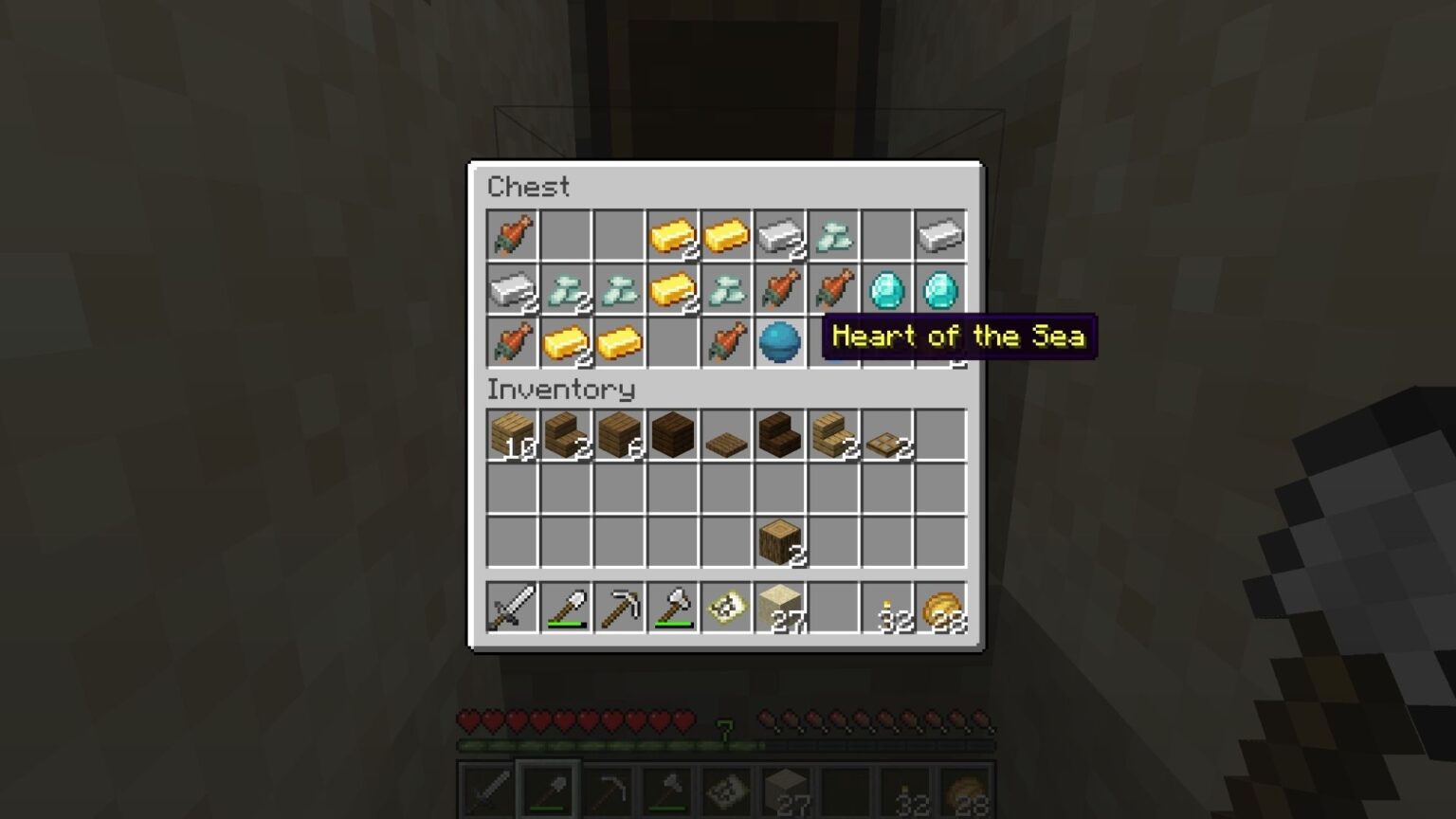Select the torch stack of 32
Viewport: 1456px width, 819px height.
[886, 607]
